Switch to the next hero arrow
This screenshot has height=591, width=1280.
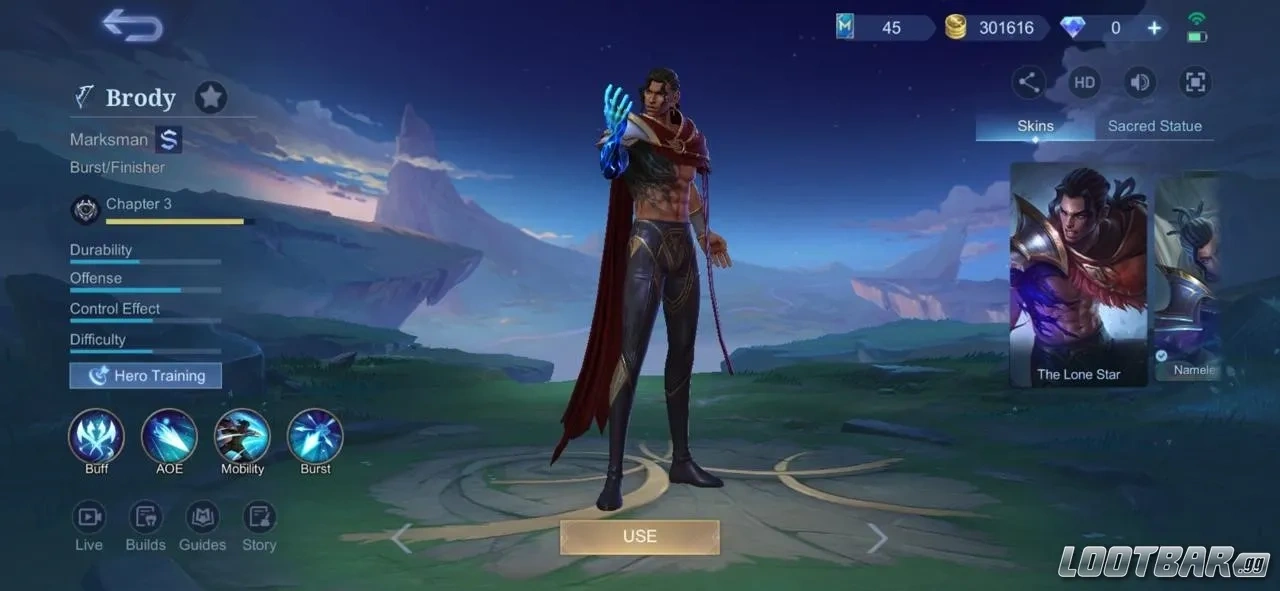tap(877, 538)
